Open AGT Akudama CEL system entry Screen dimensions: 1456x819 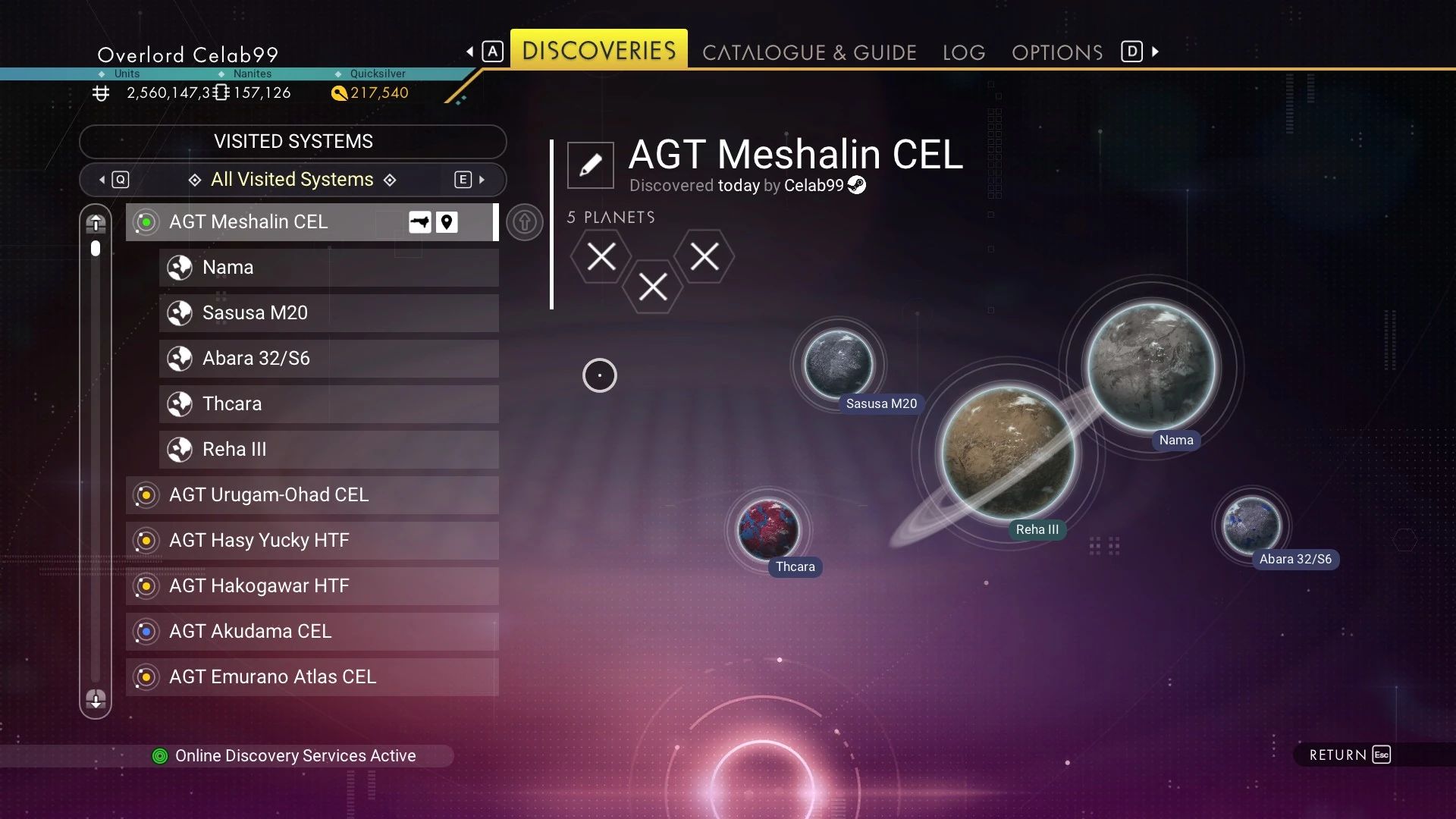(x=311, y=632)
